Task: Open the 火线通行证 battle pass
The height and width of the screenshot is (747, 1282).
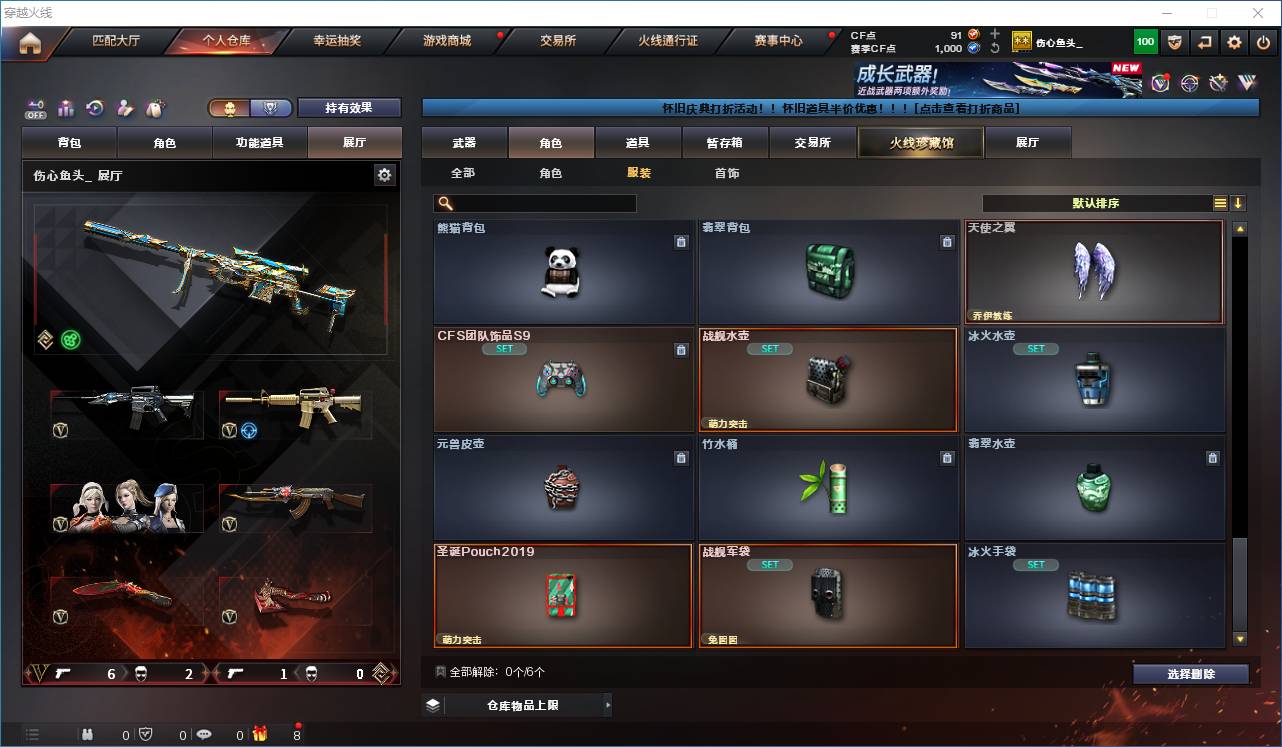Action: click(668, 41)
